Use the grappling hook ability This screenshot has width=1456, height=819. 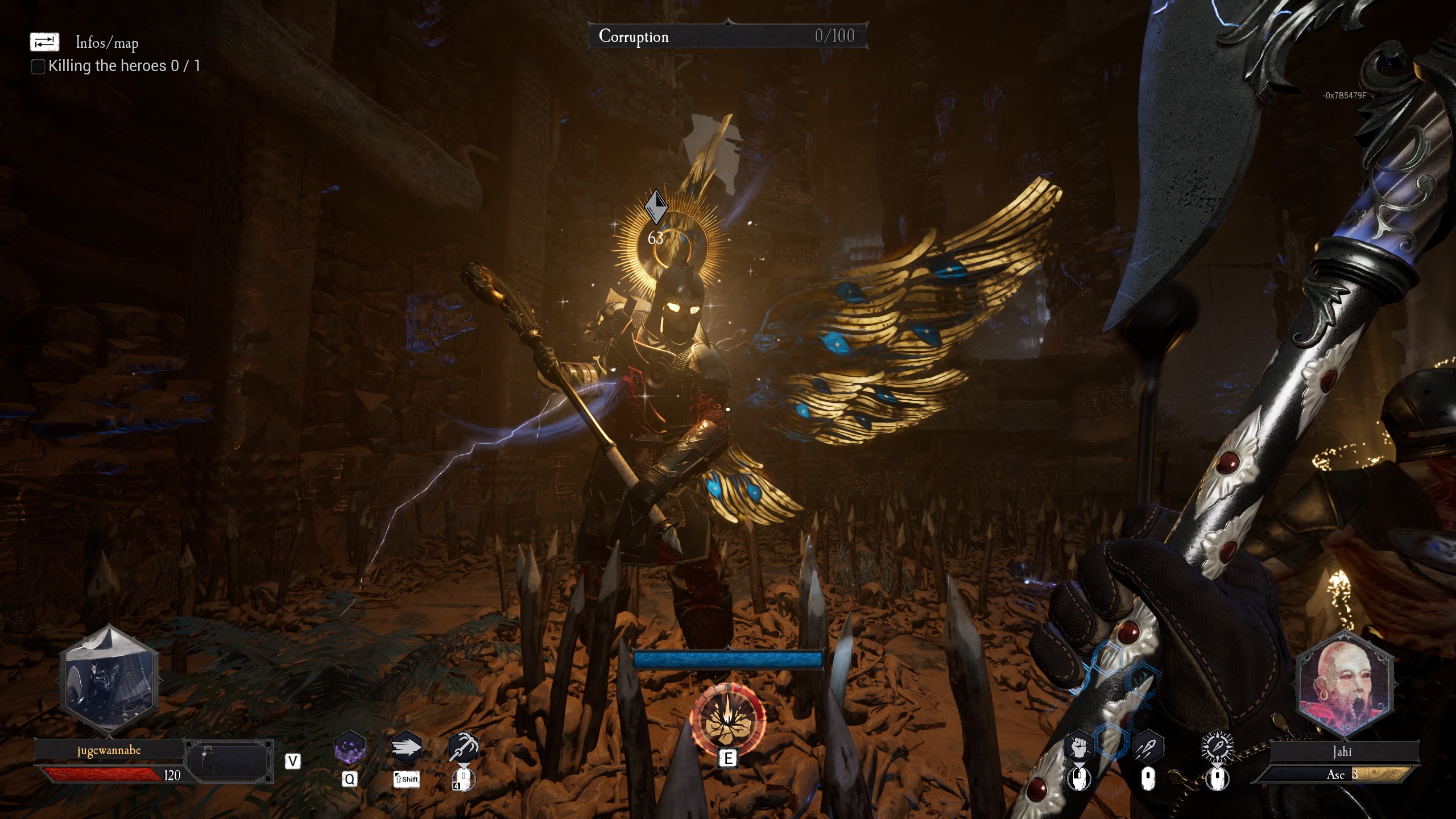pos(464,747)
